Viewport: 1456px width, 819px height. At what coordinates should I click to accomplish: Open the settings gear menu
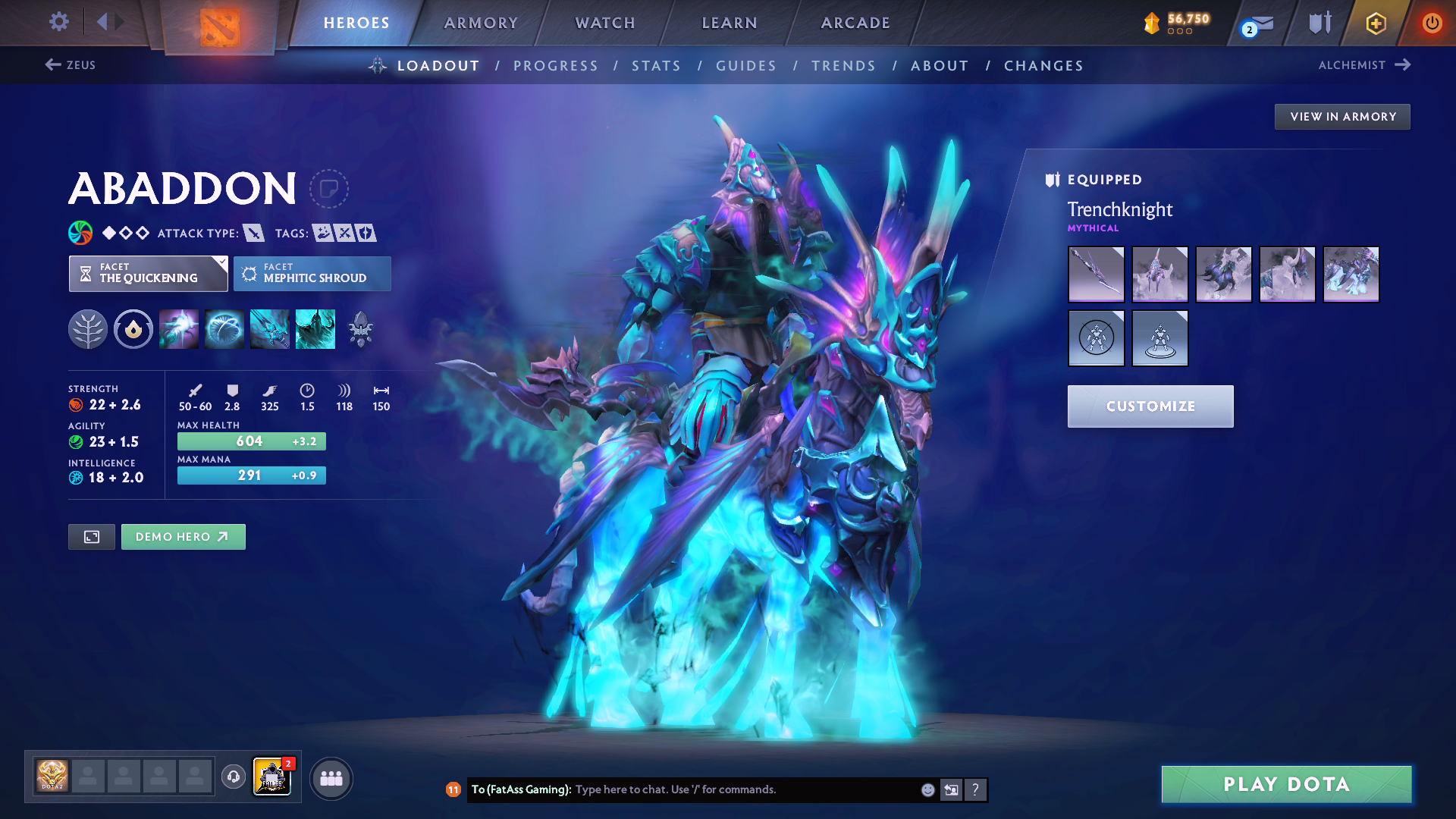tap(58, 22)
